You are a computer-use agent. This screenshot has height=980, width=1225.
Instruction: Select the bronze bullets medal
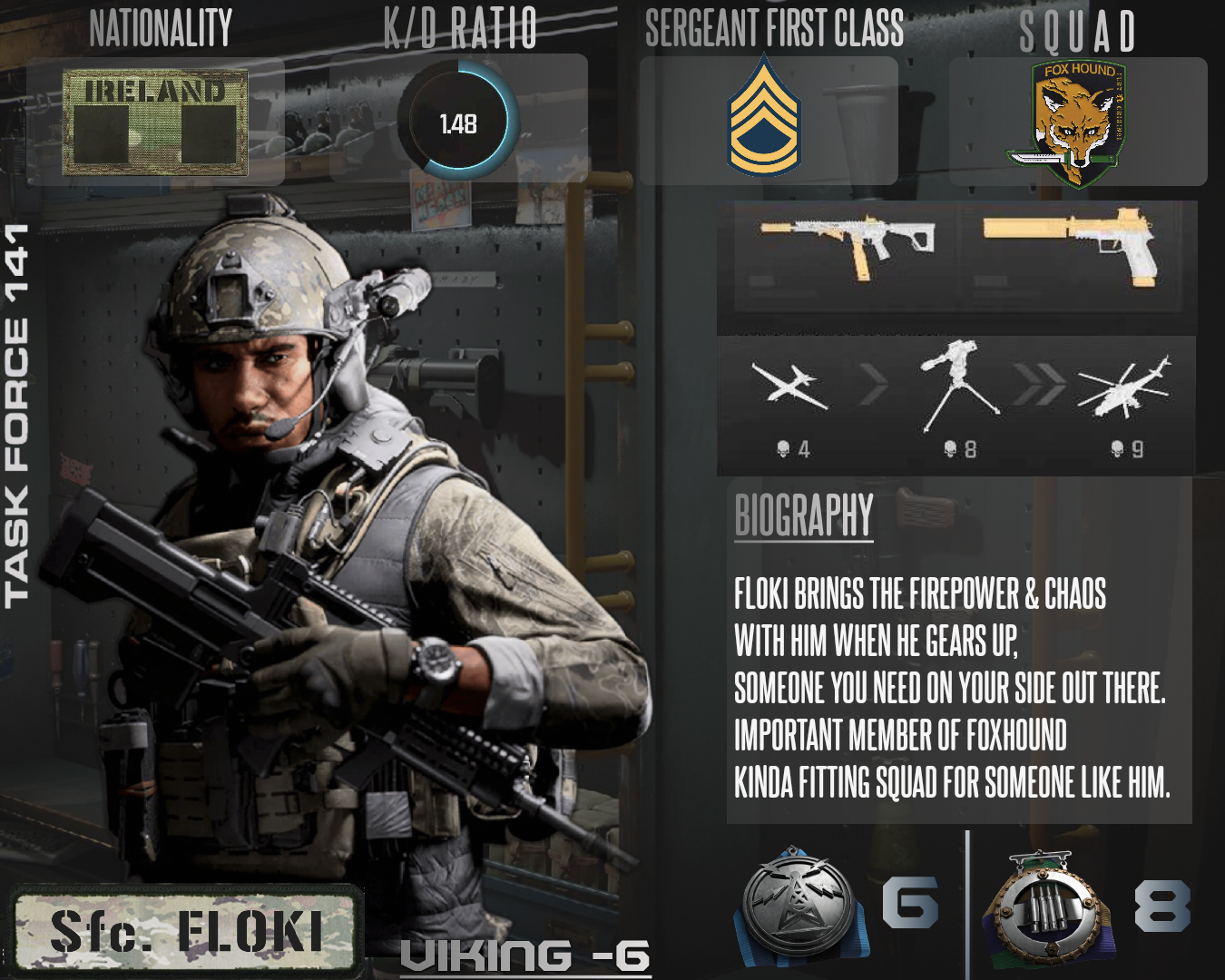[1047, 905]
